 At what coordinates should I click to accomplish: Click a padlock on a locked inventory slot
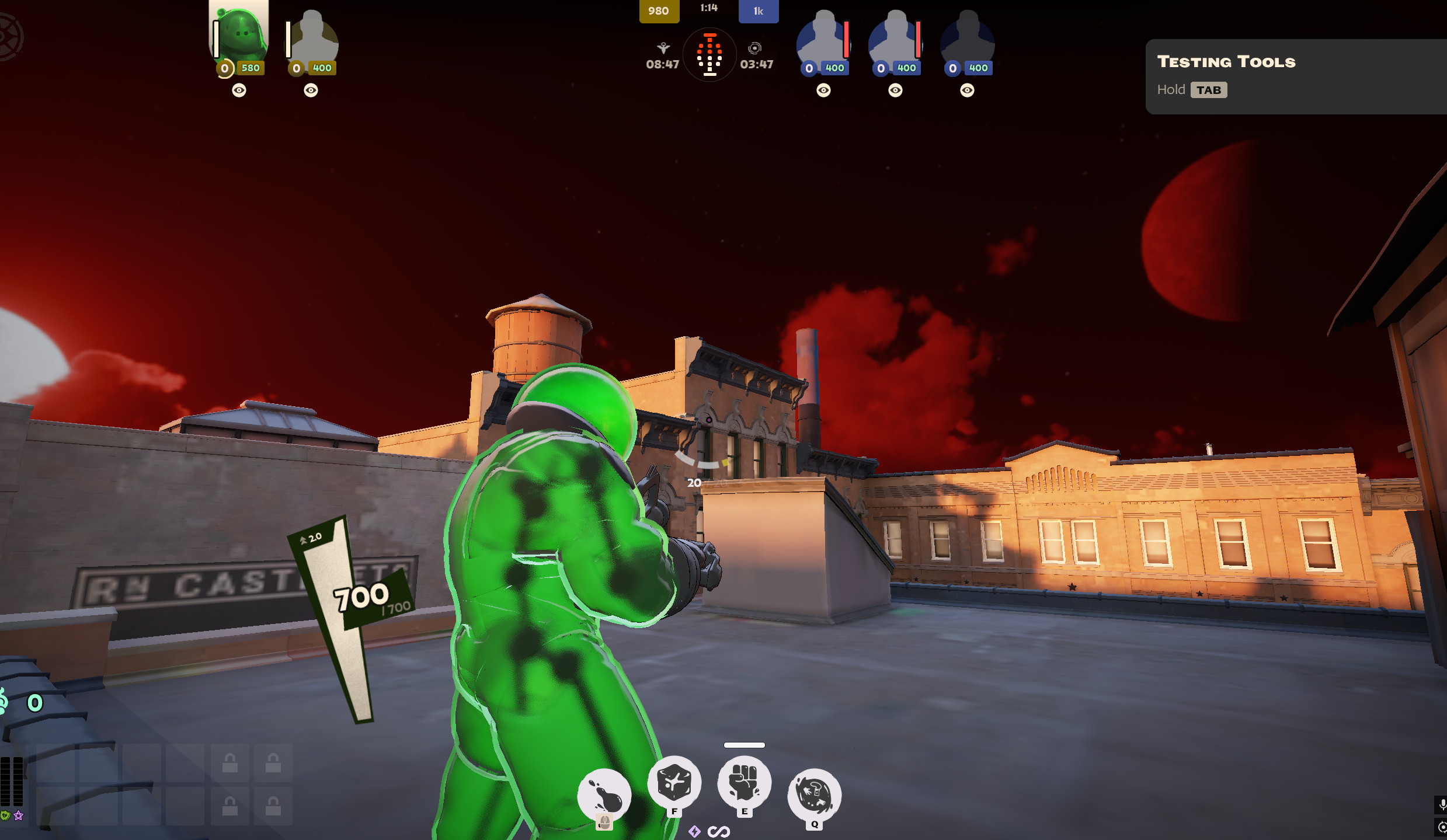pyautogui.click(x=231, y=763)
